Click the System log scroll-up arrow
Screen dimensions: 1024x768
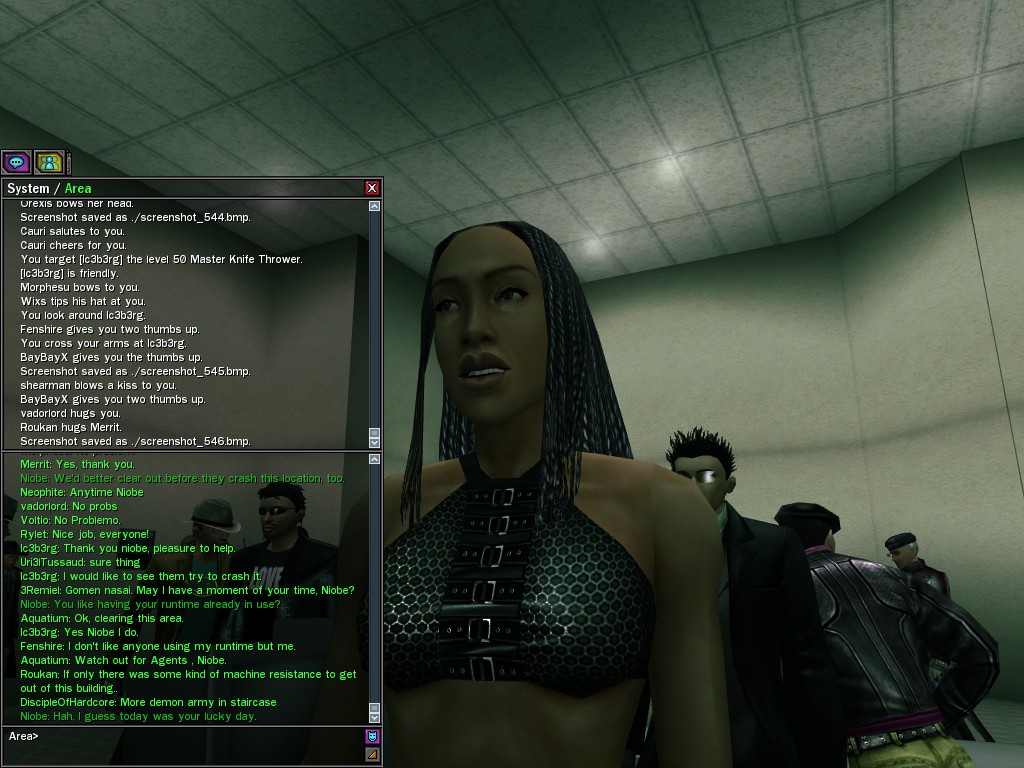tap(375, 206)
